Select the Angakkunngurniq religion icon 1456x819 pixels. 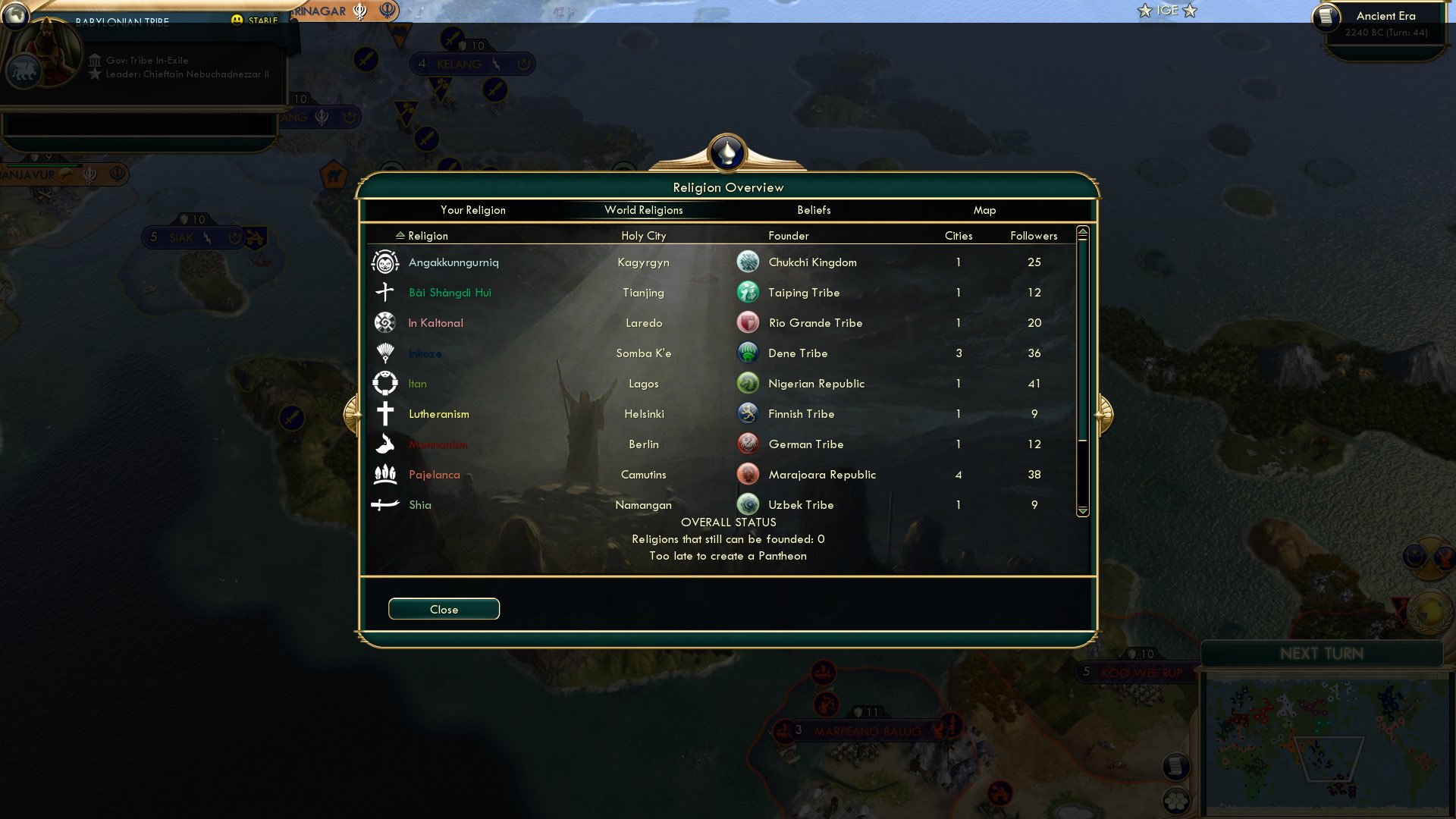point(386,262)
